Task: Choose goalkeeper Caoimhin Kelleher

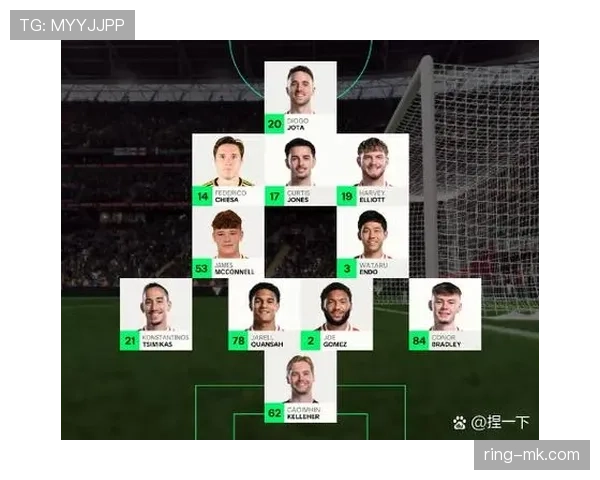Action: click(x=300, y=387)
